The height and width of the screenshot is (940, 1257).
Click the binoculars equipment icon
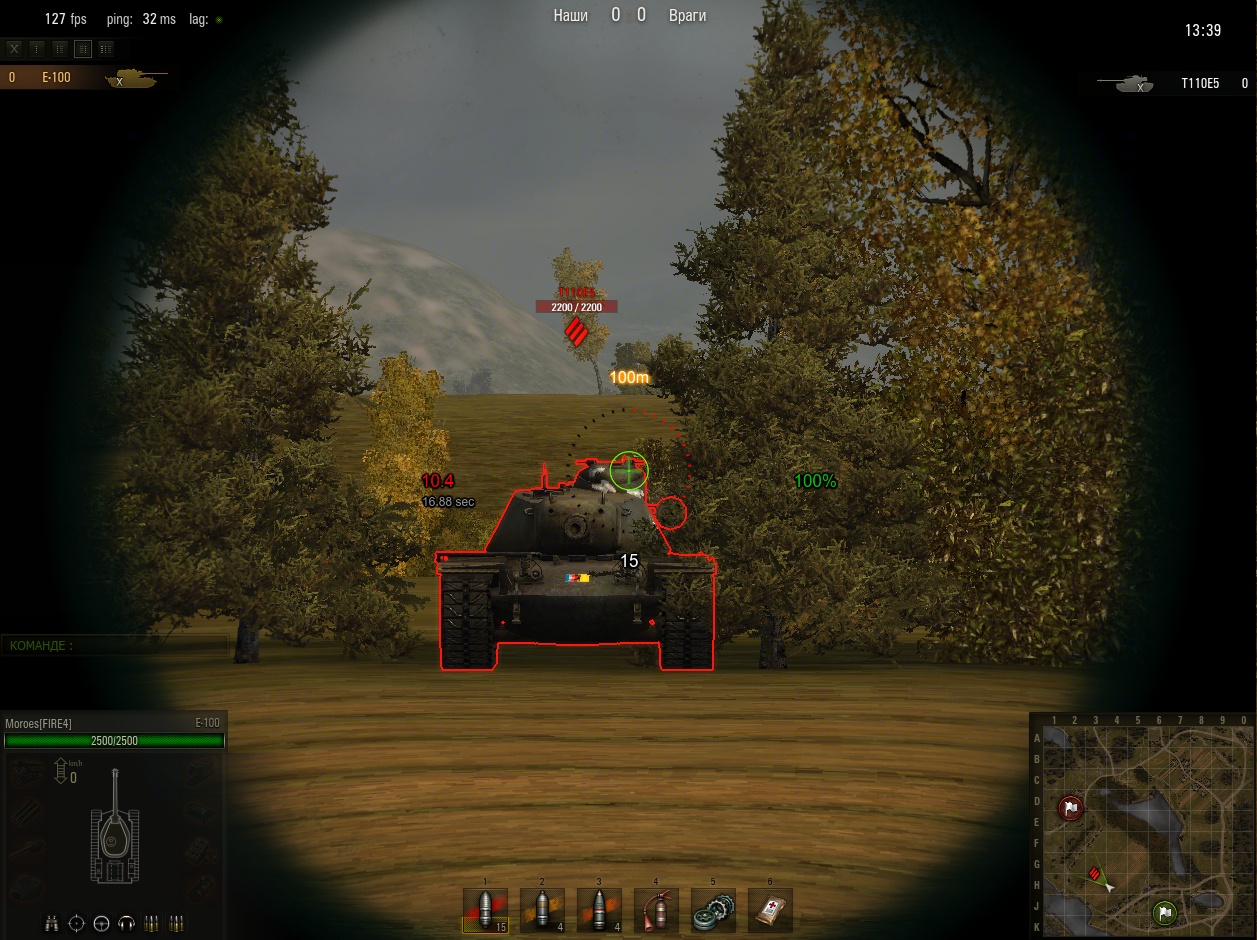[52, 923]
